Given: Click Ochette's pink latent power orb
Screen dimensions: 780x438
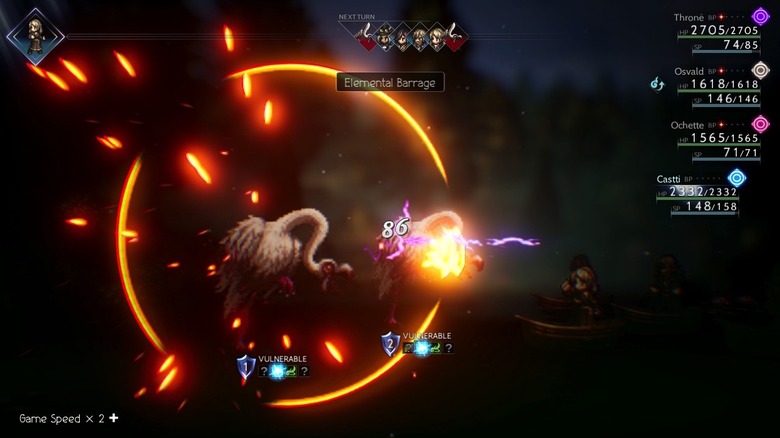Looking at the screenshot, I should [x=760, y=123].
